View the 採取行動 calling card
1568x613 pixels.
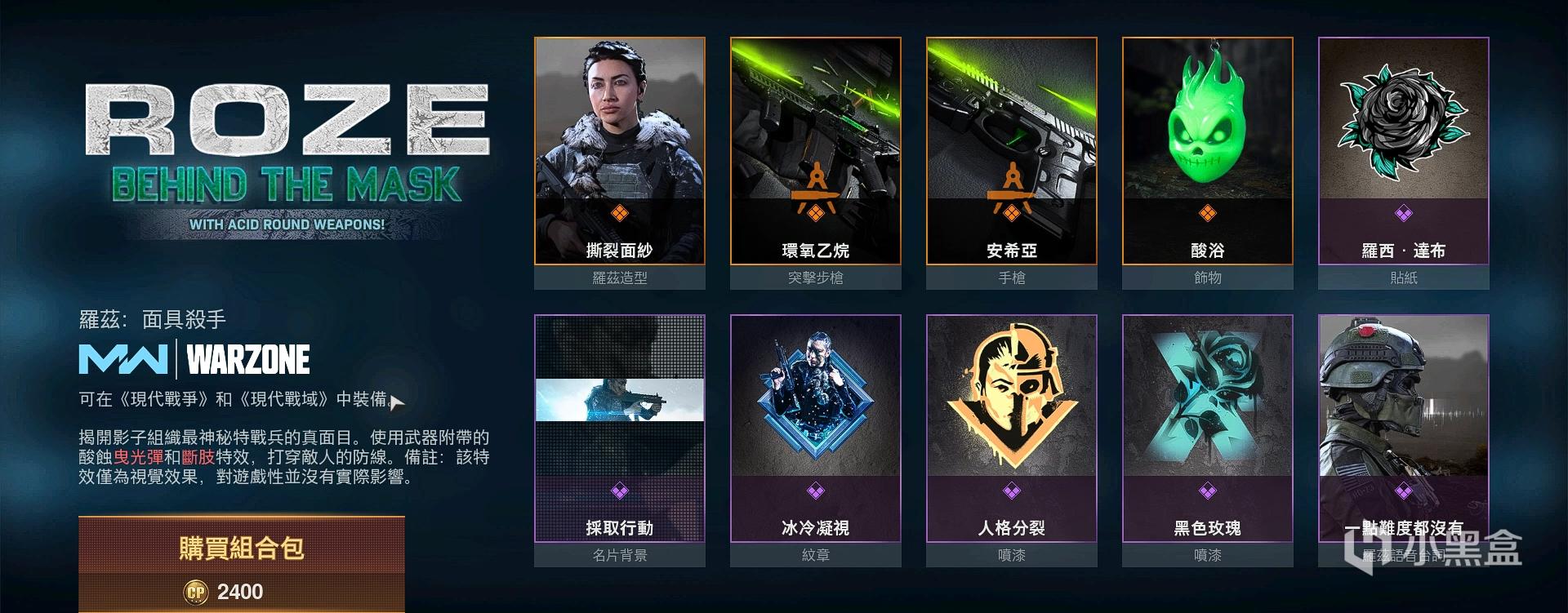[620, 429]
